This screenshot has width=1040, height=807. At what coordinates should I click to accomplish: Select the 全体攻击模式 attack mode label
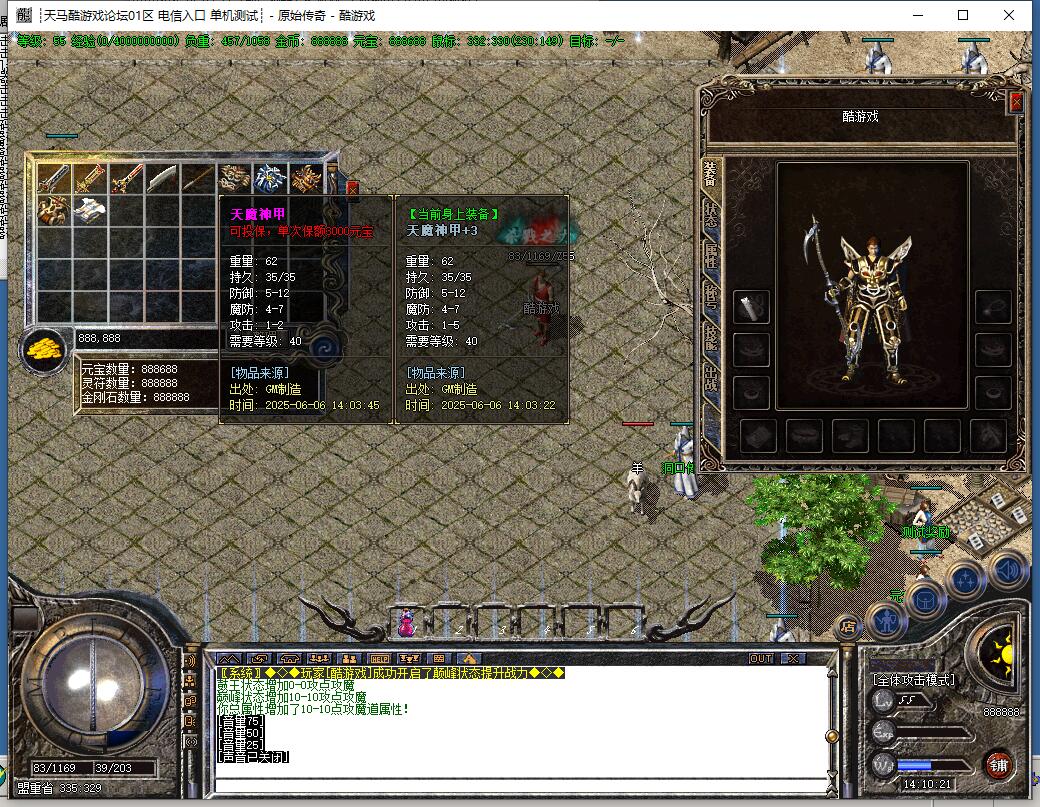[914, 680]
